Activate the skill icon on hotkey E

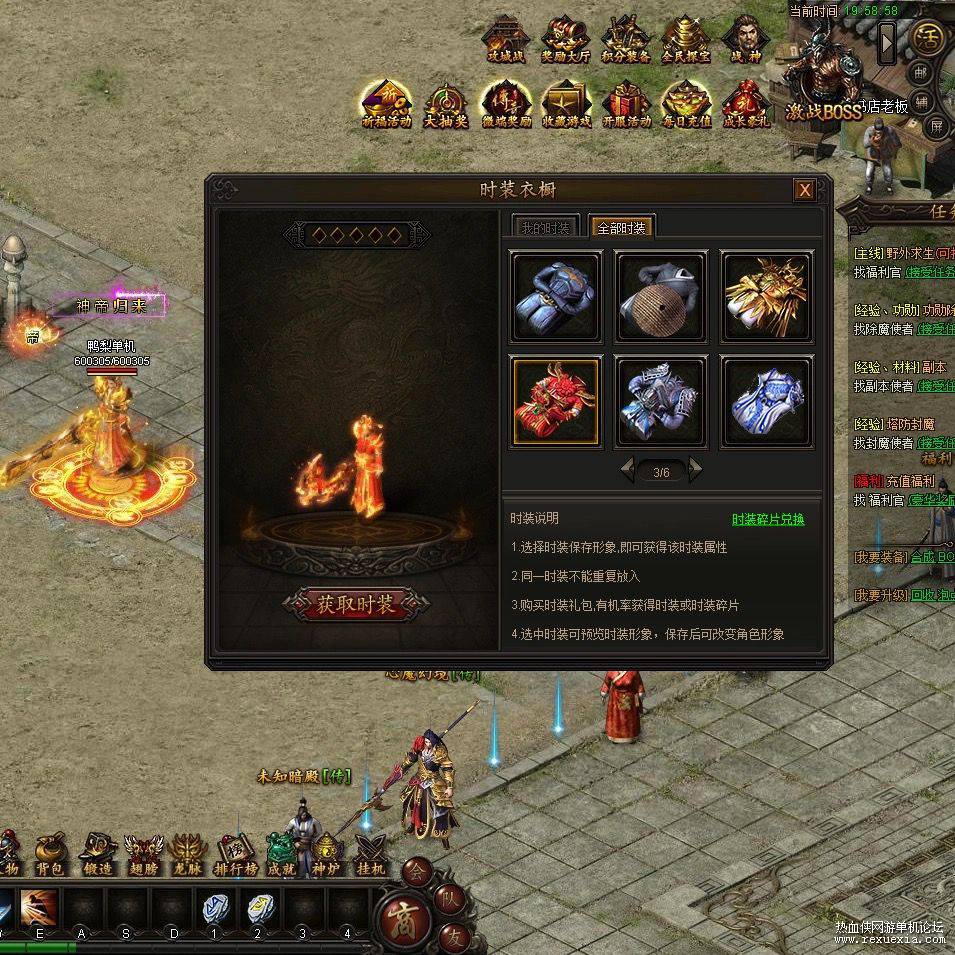[x=40, y=907]
